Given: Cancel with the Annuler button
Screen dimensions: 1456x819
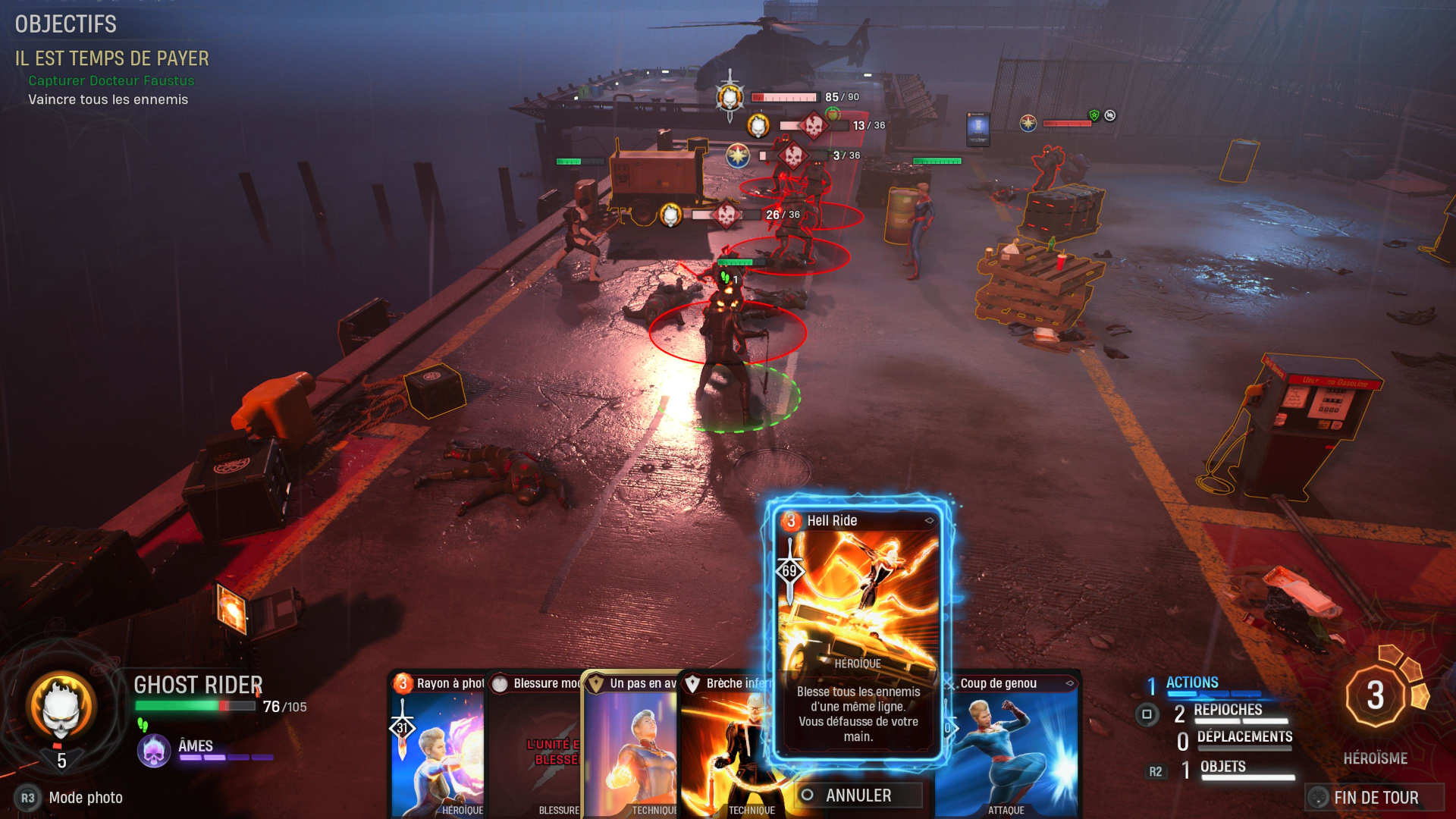Looking at the screenshot, I should (858, 795).
